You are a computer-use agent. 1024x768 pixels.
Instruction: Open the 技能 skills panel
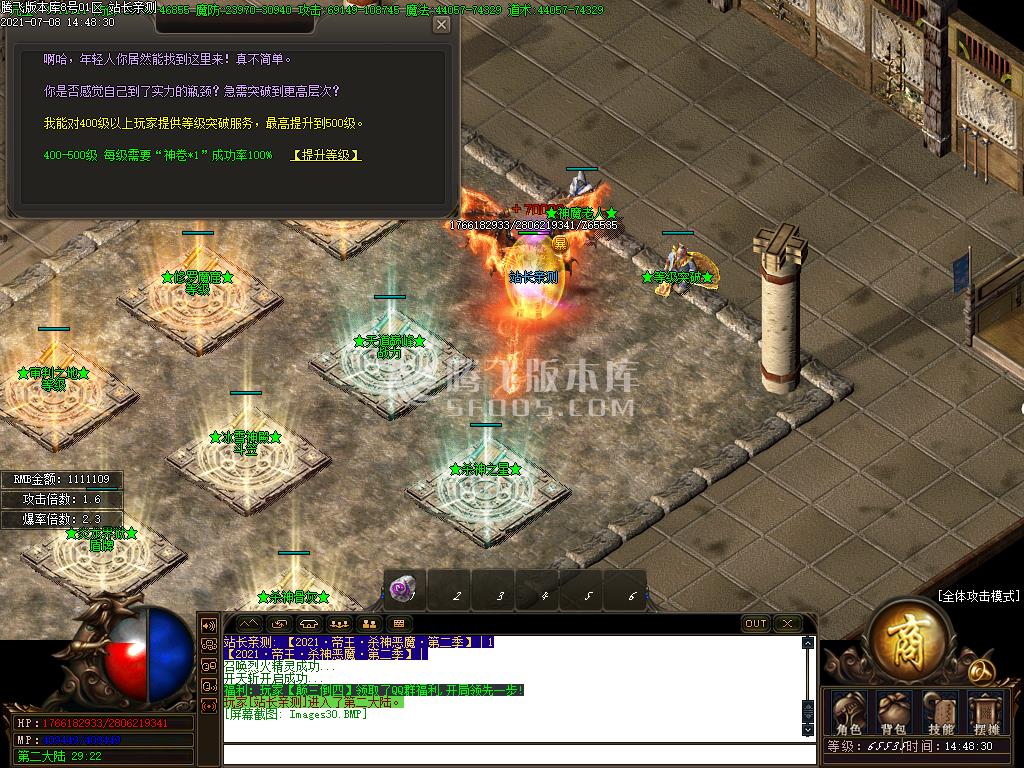click(x=941, y=714)
